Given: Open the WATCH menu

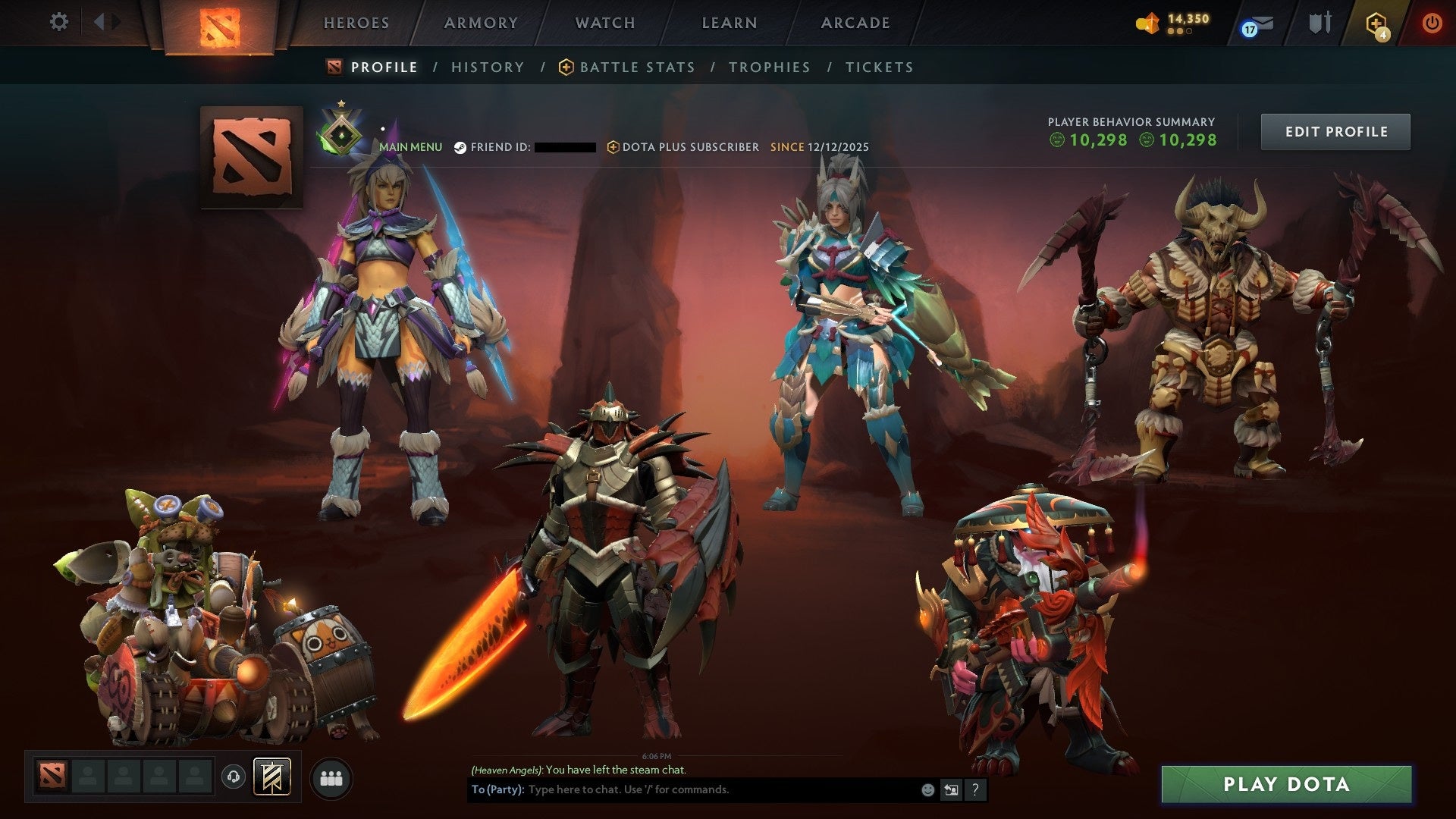Looking at the screenshot, I should 604,23.
